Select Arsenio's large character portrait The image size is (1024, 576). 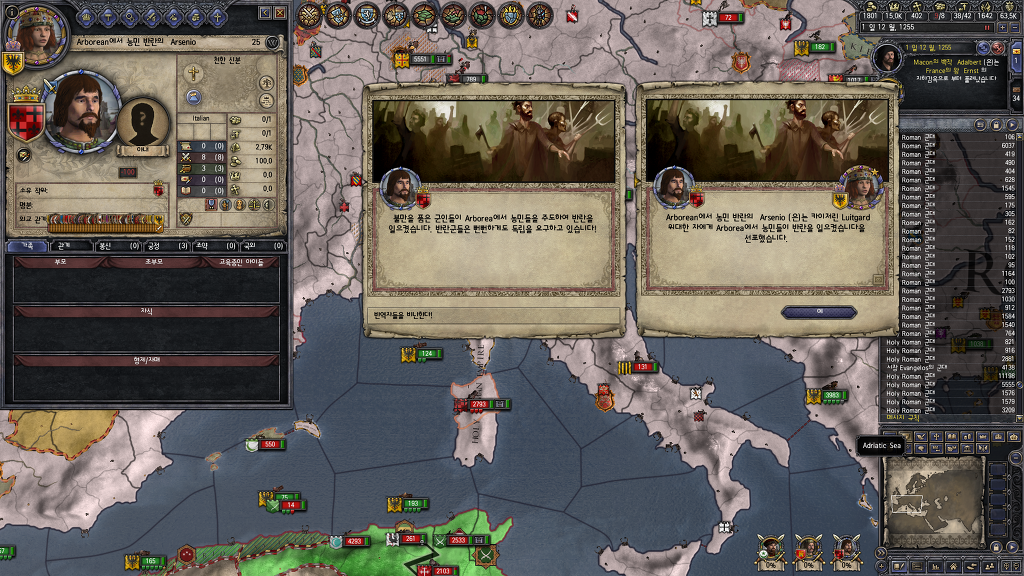(x=77, y=110)
